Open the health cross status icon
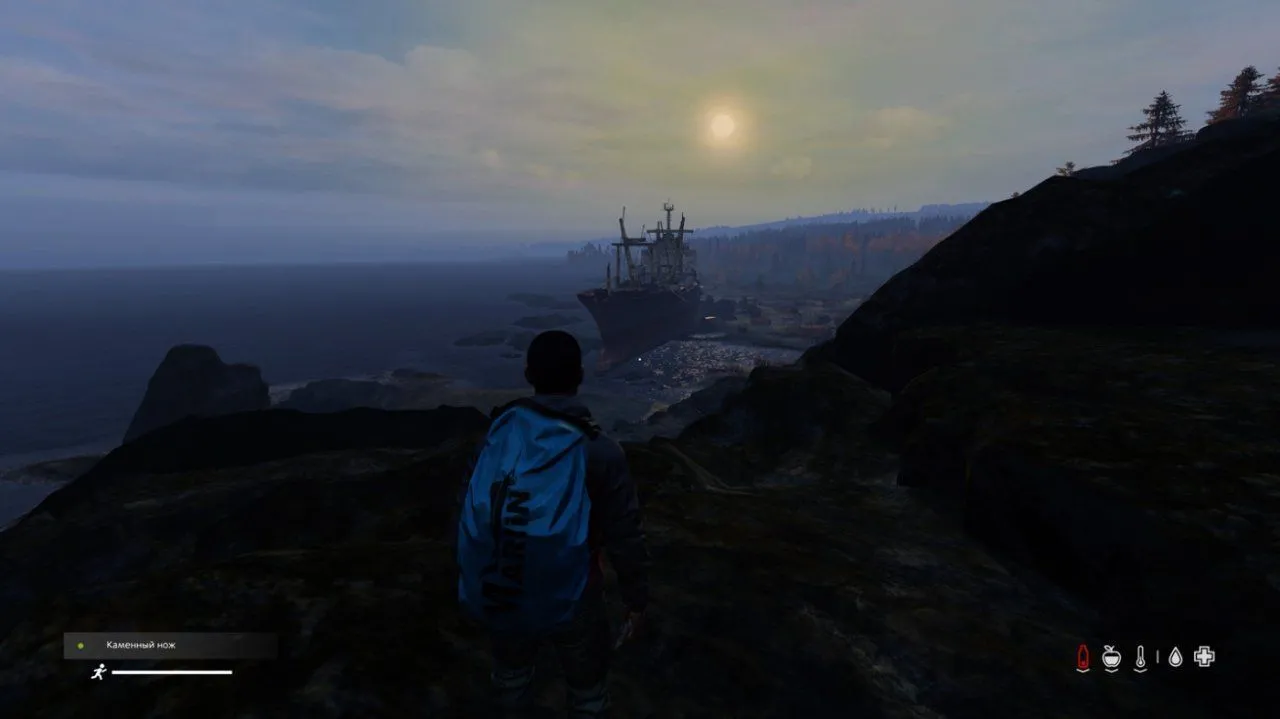The height and width of the screenshot is (719, 1280). click(1204, 657)
